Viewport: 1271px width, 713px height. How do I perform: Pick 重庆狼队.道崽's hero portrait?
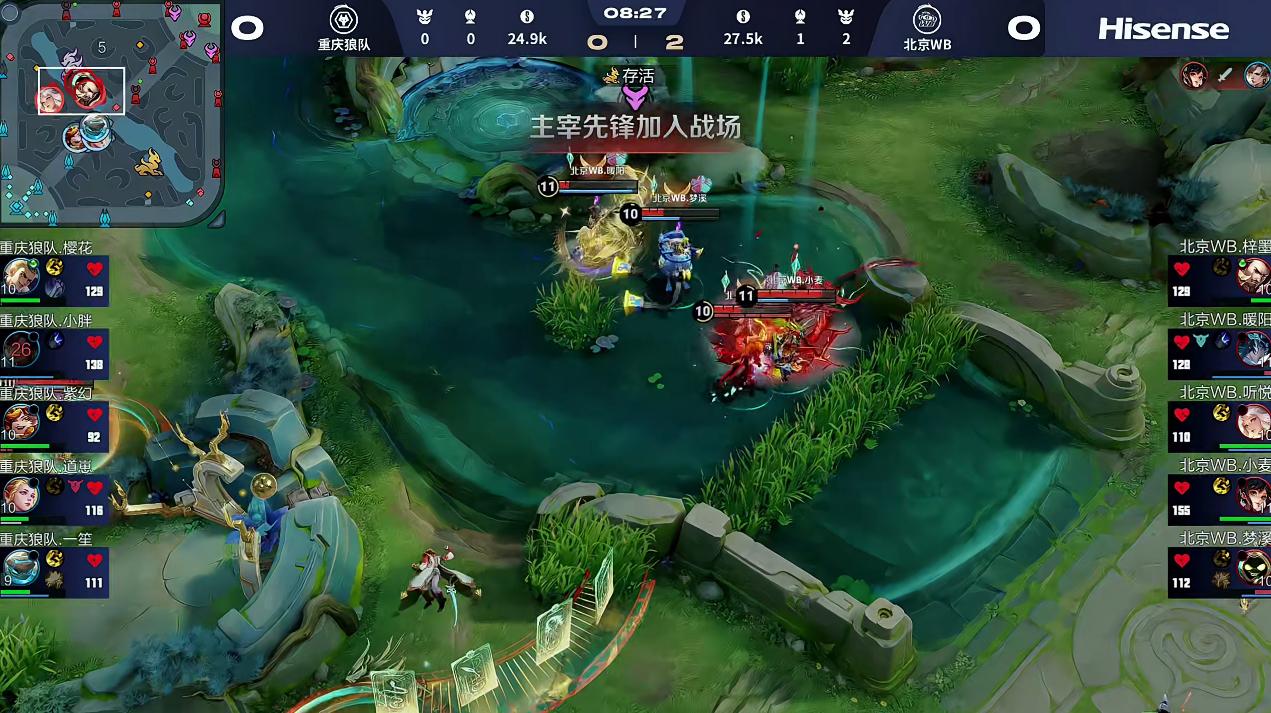(20, 495)
